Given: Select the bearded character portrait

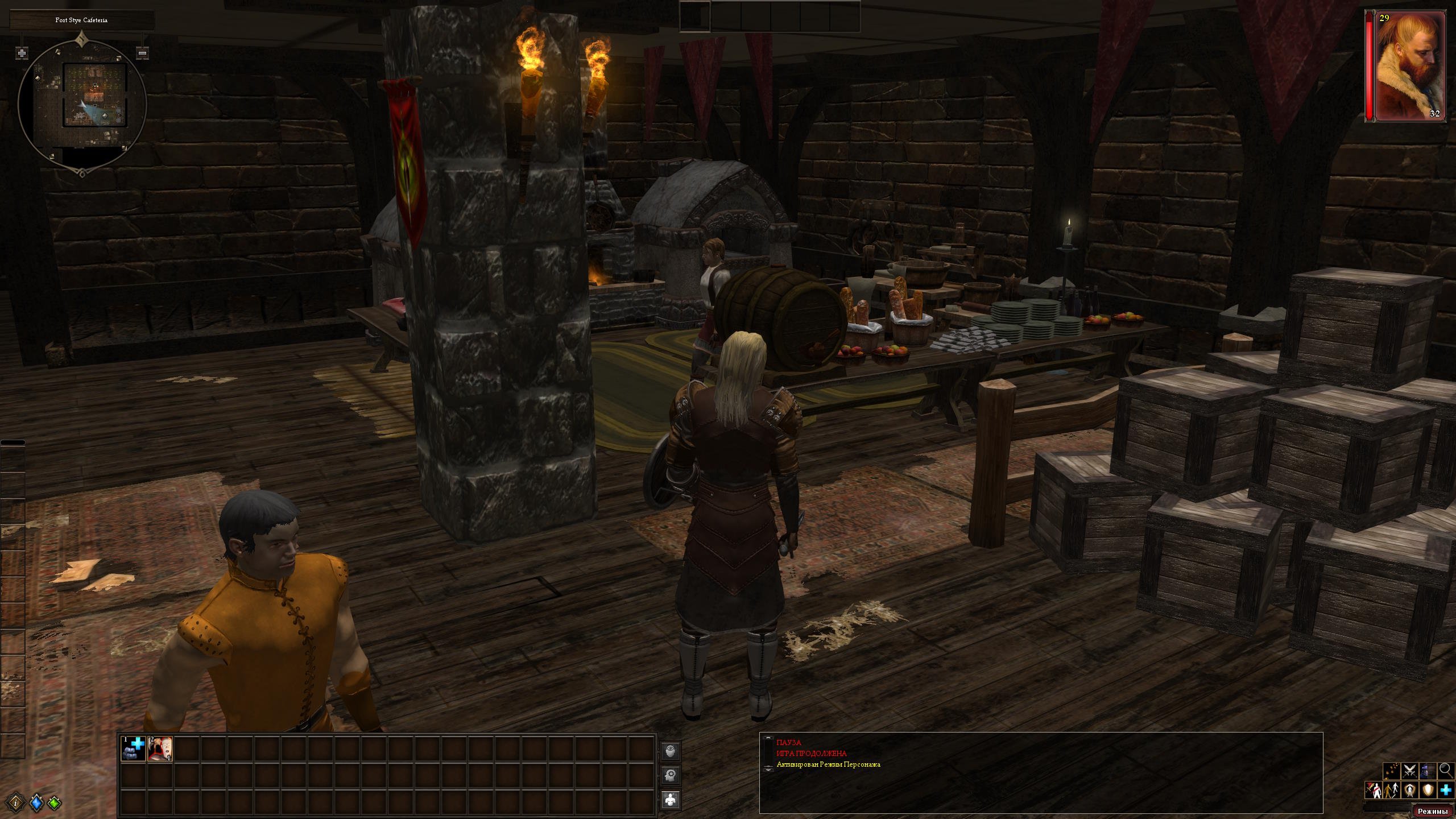Looking at the screenshot, I should tap(1409, 66).
